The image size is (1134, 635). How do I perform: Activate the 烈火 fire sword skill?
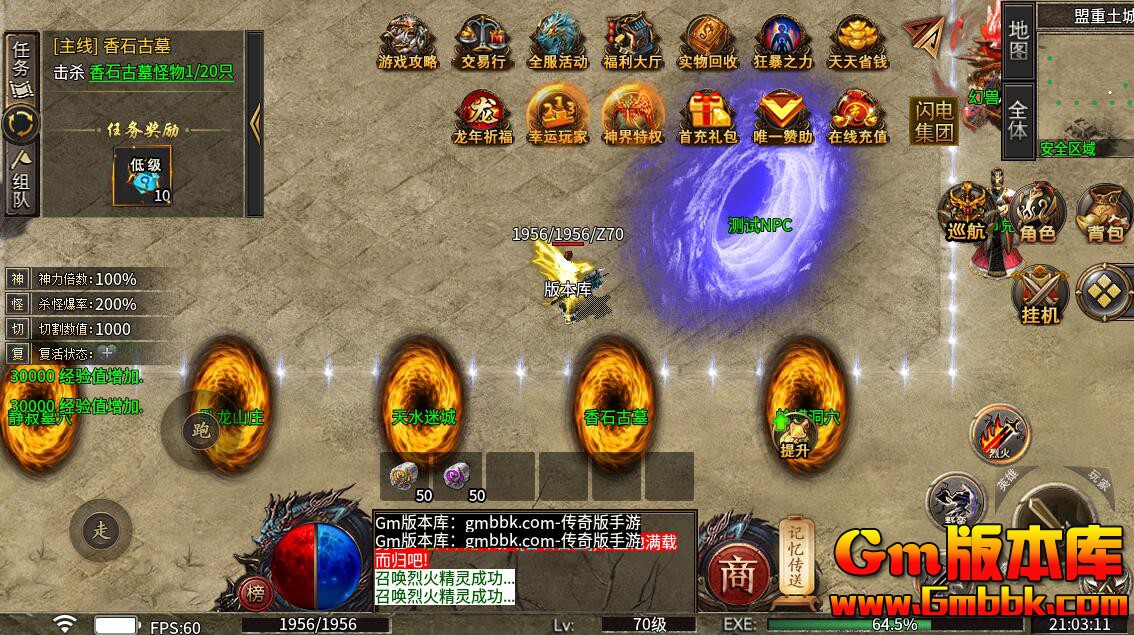click(x=998, y=432)
